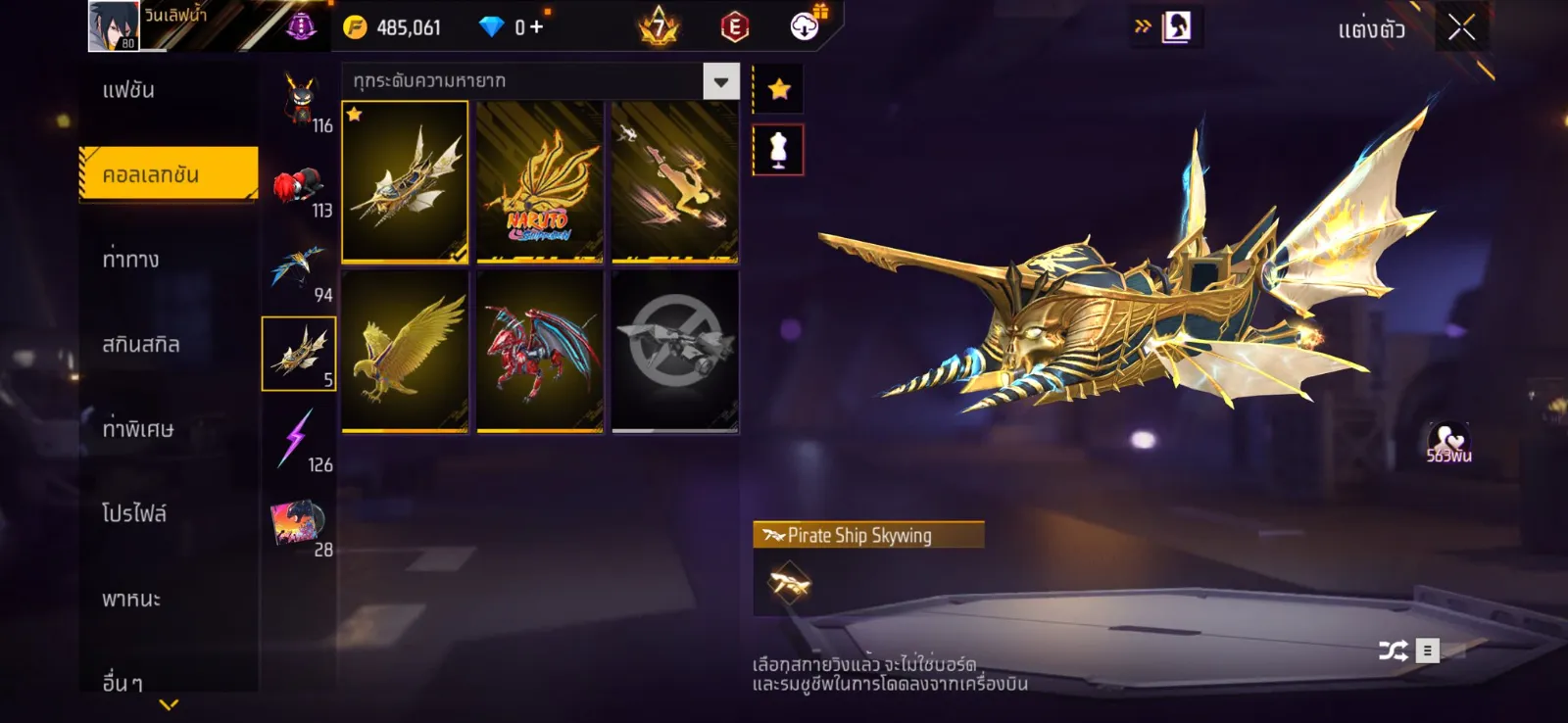Pick the golden eagle skywing tile
Viewport: 1568px width, 723px height.
[405, 352]
